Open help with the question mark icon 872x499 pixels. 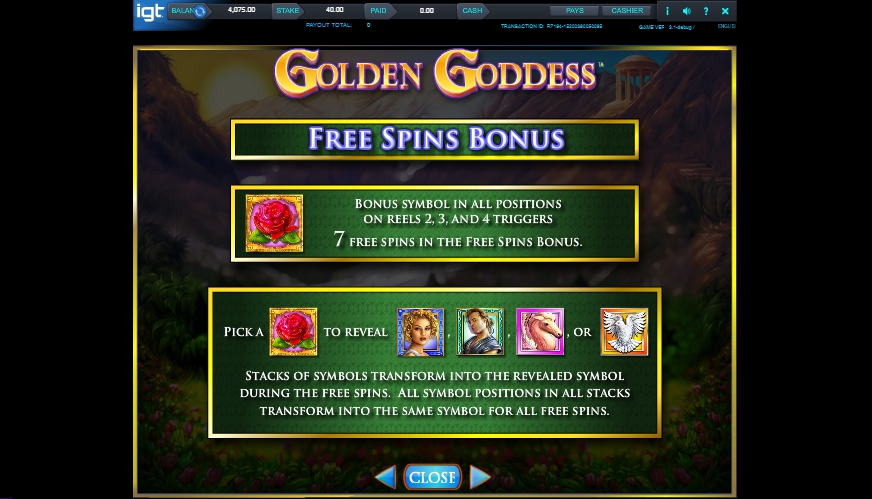pyautogui.click(x=705, y=11)
